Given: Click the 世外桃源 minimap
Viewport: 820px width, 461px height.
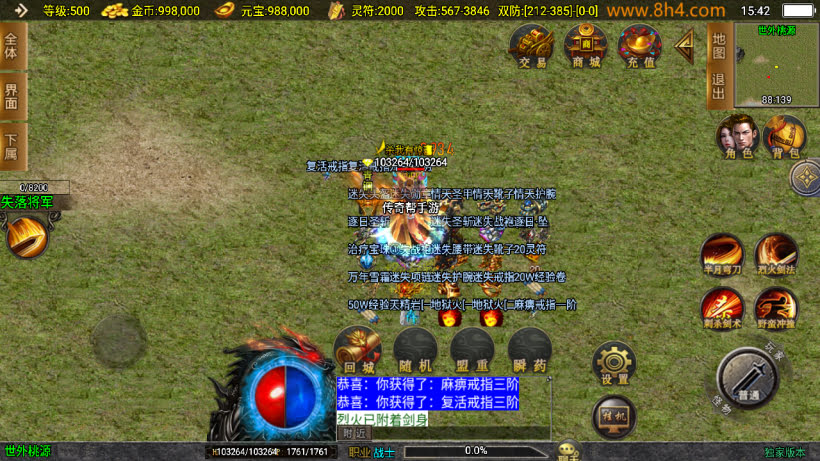Looking at the screenshot, I should tap(776, 64).
